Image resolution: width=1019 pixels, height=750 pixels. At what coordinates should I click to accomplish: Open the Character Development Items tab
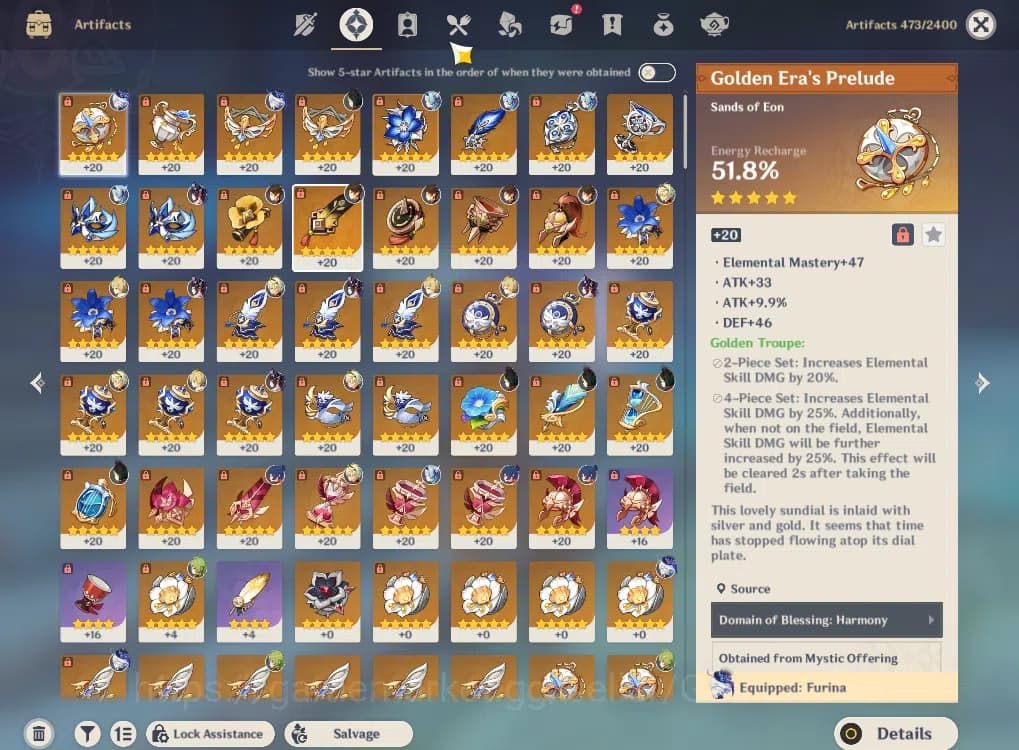(x=407, y=25)
